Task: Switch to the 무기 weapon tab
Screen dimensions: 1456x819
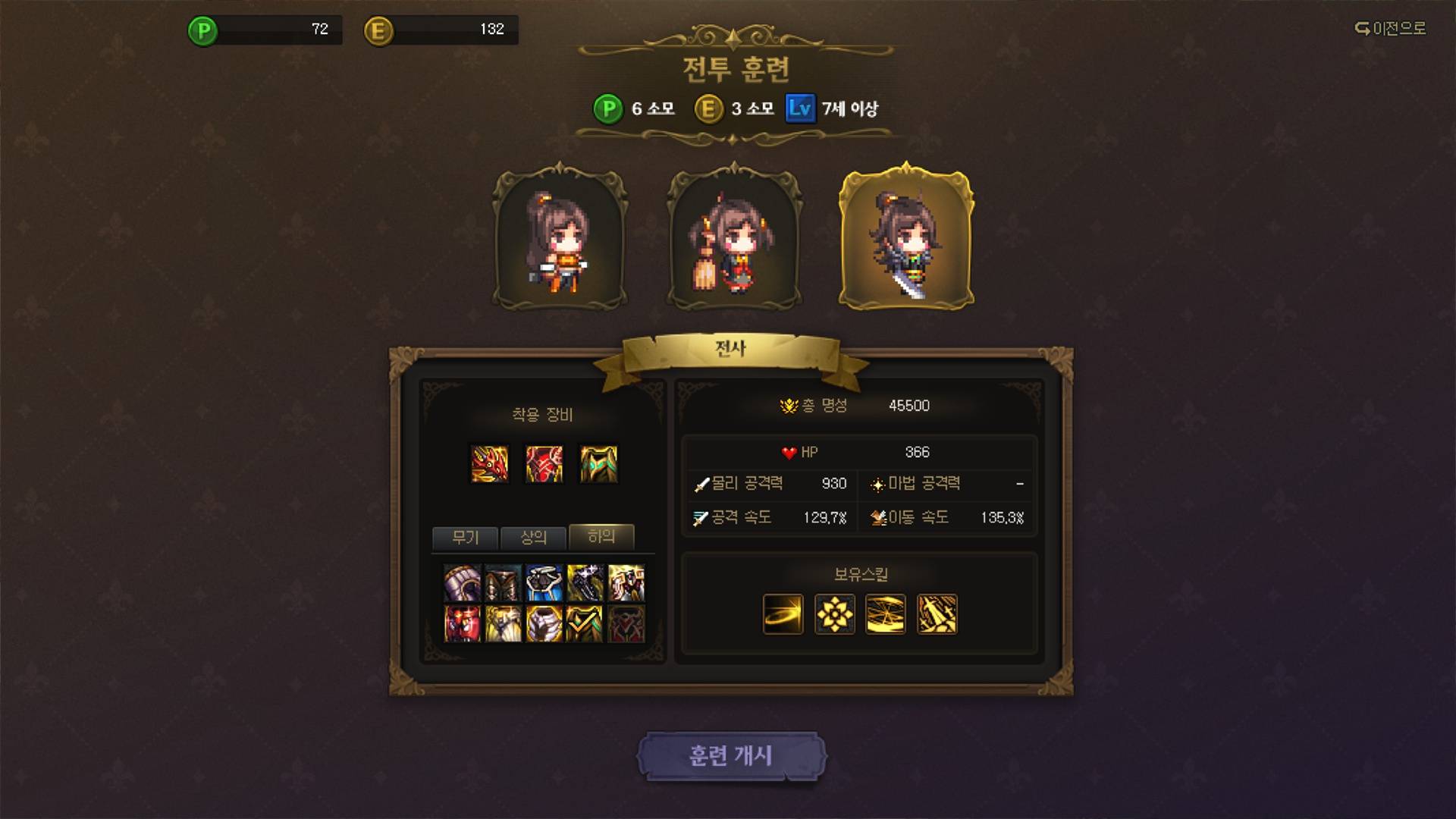Action: [x=465, y=538]
